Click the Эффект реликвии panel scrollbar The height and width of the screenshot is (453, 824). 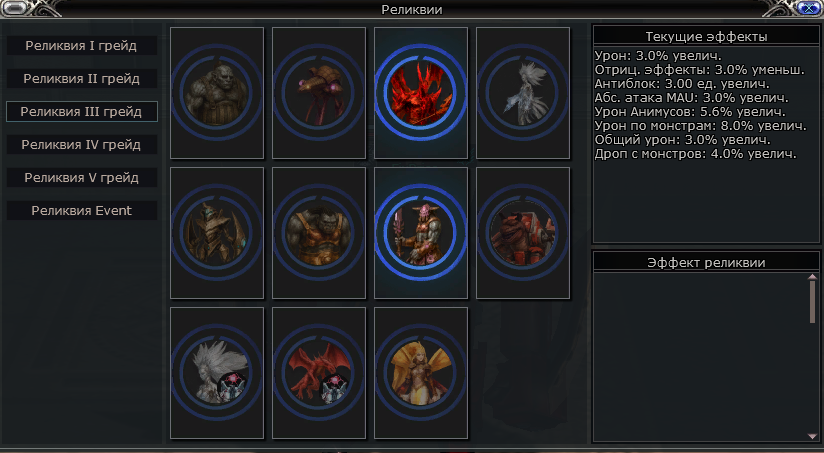(812, 300)
